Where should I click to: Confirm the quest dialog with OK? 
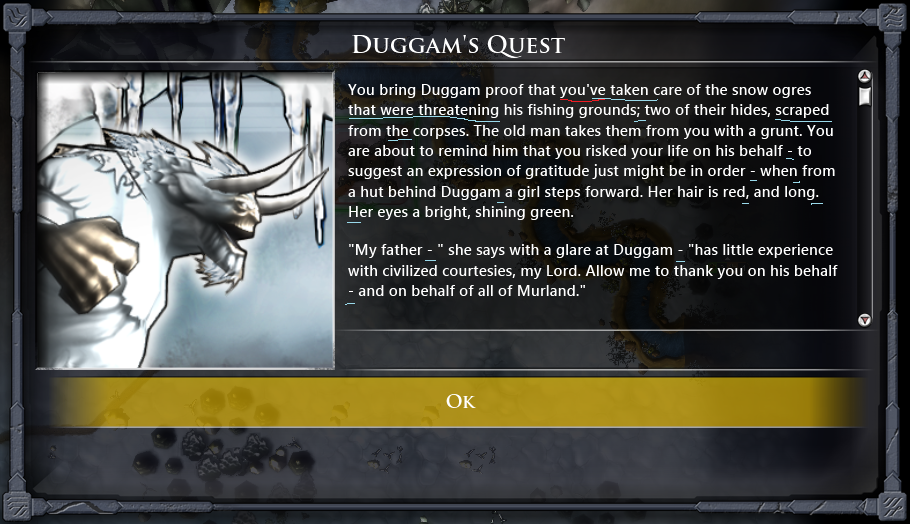[x=459, y=402]
